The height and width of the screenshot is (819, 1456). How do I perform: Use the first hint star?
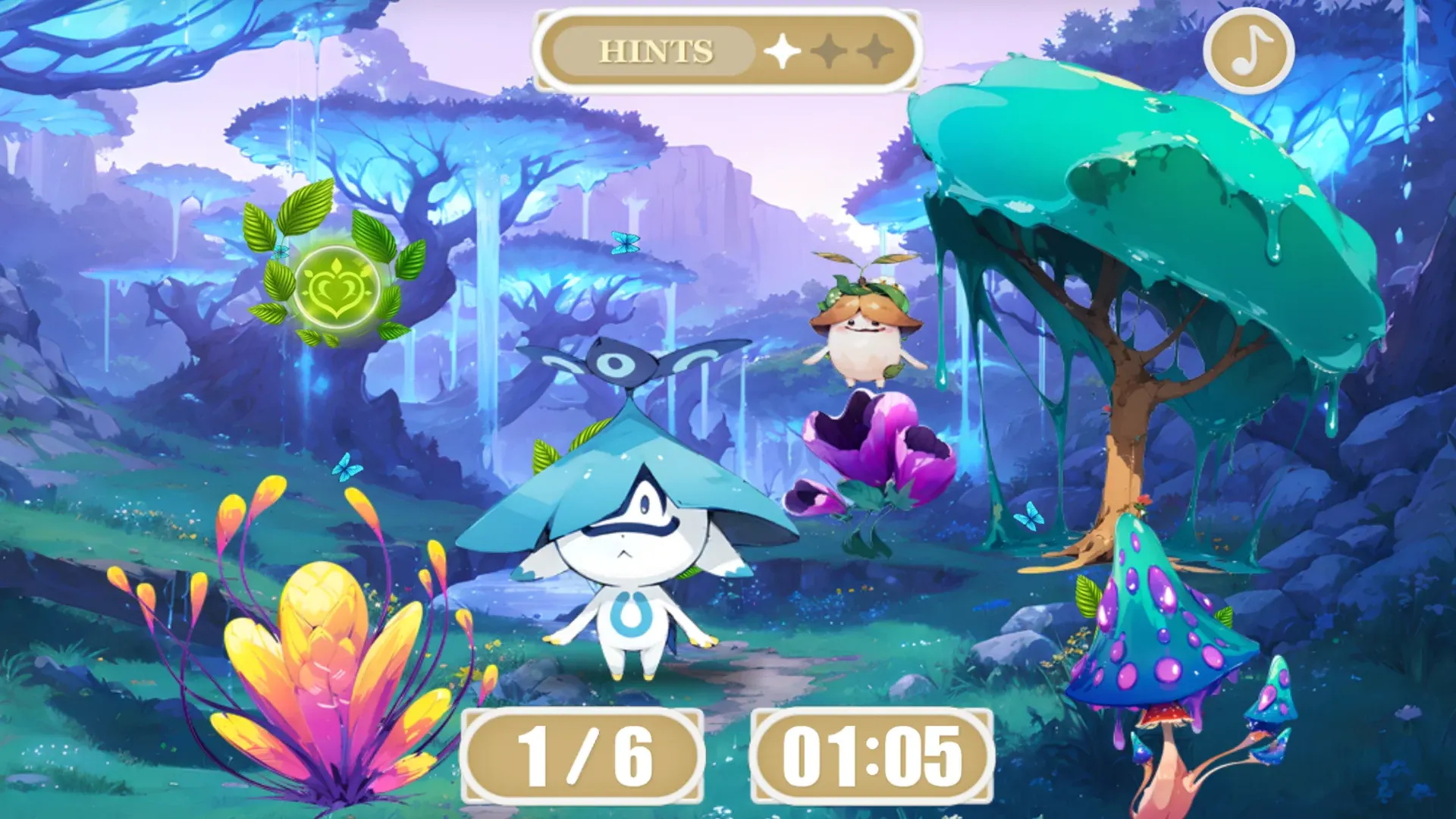pos(784,51)
